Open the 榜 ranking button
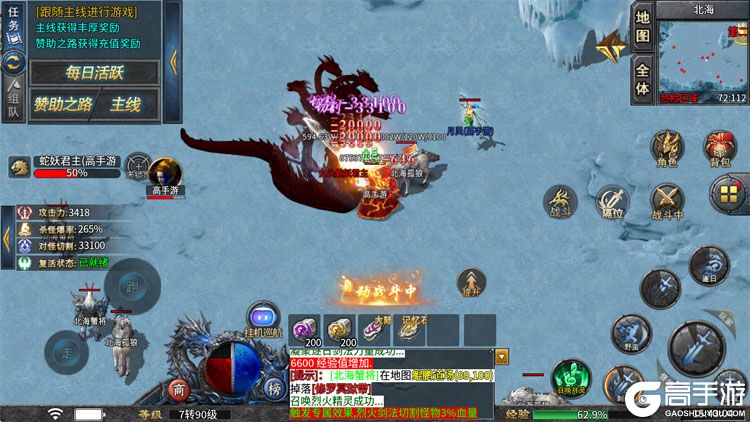 tap(272, 390)
